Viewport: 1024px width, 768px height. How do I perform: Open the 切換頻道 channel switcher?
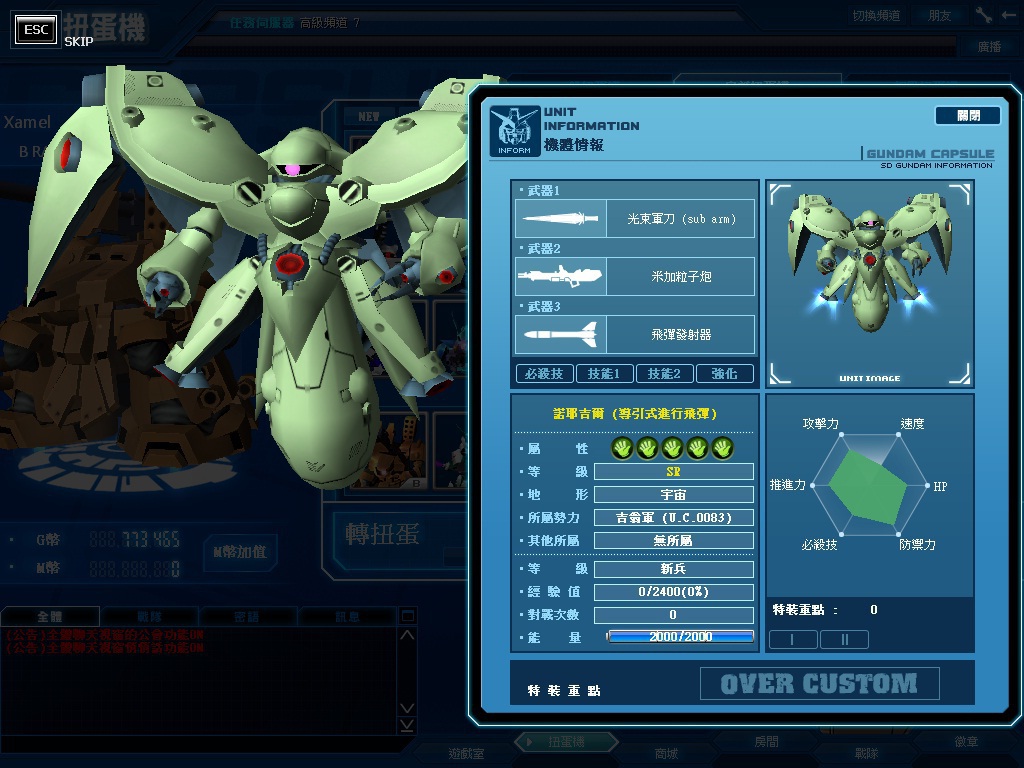[876, 16]
